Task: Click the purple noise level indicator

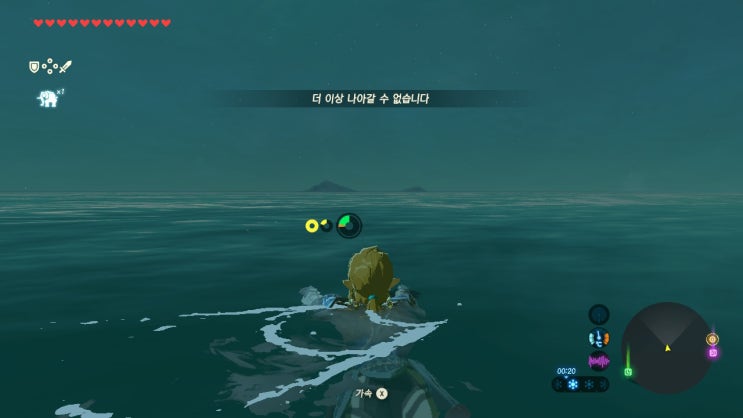Action: [599, 361]
